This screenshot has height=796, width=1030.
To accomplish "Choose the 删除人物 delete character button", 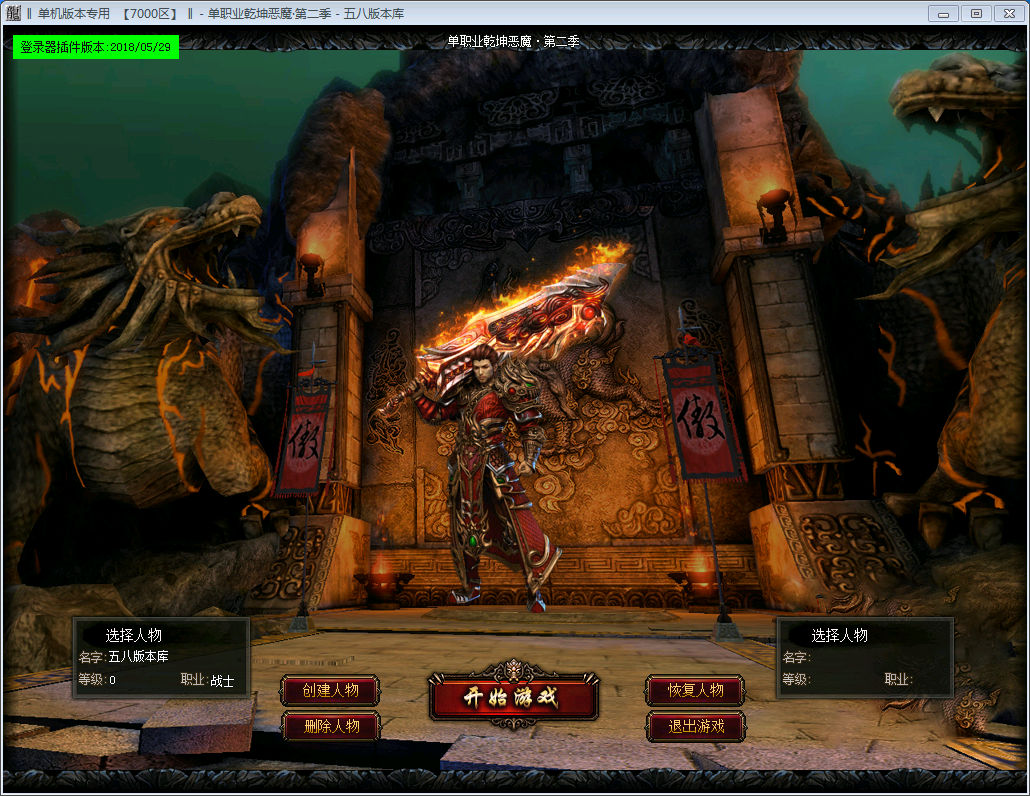I will pos(331,726).
